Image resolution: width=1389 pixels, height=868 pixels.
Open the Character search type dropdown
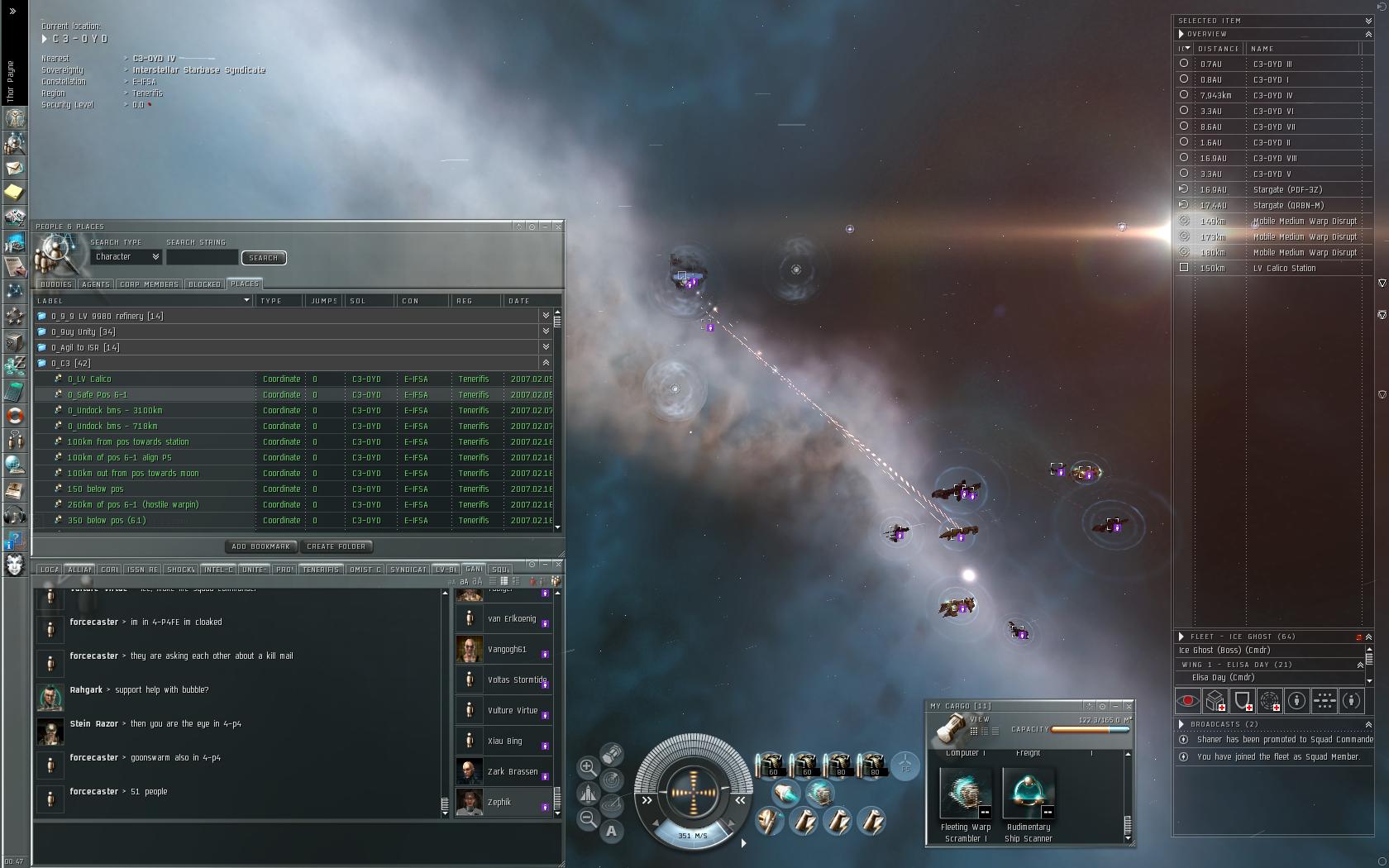pyautogui.click(x=126, y=257)
